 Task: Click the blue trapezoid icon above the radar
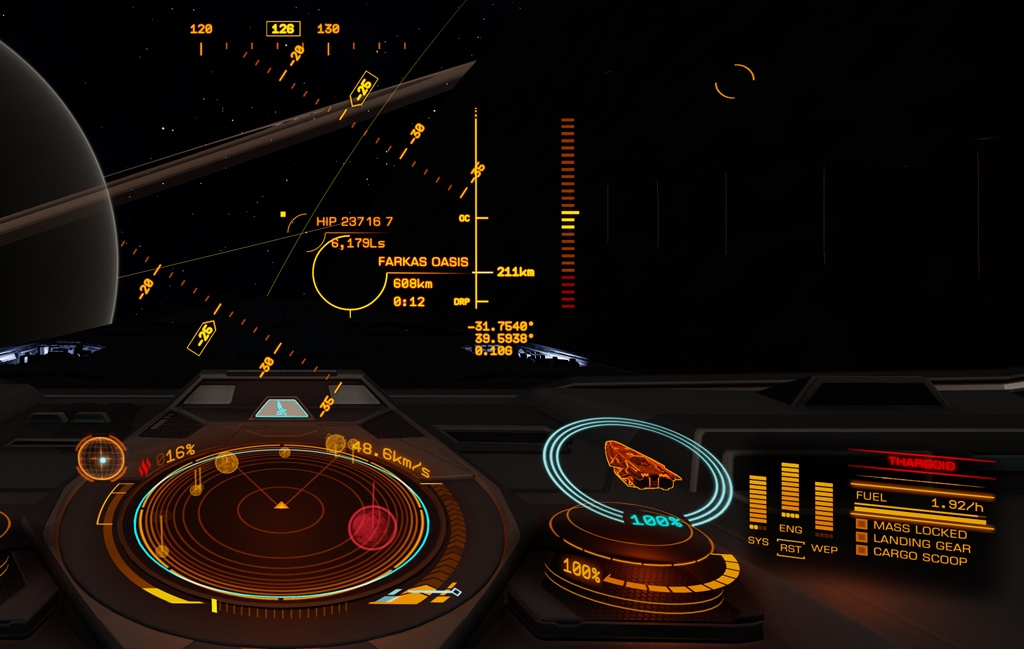[281, 408]
